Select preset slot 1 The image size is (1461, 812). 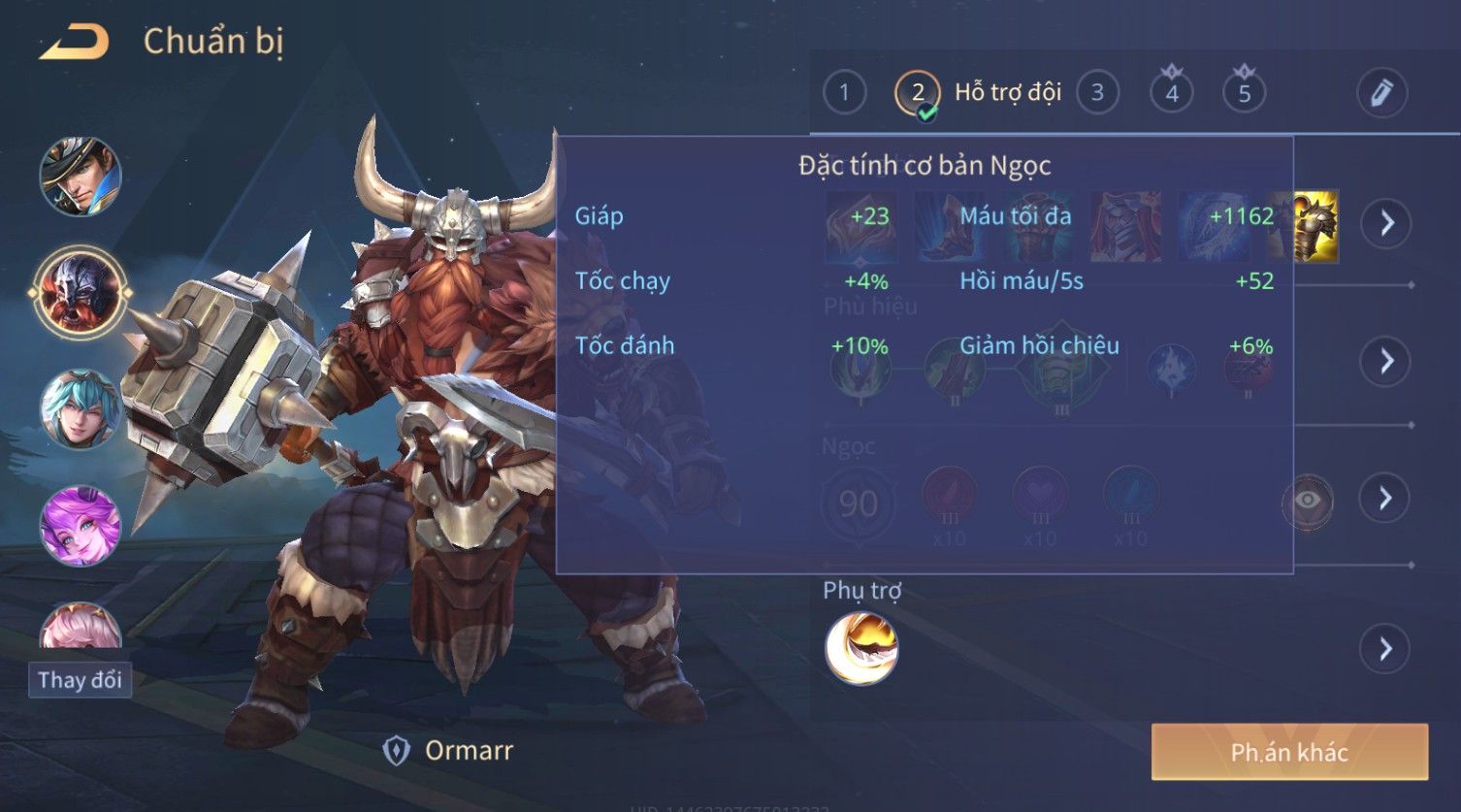(x=844, y=93)
